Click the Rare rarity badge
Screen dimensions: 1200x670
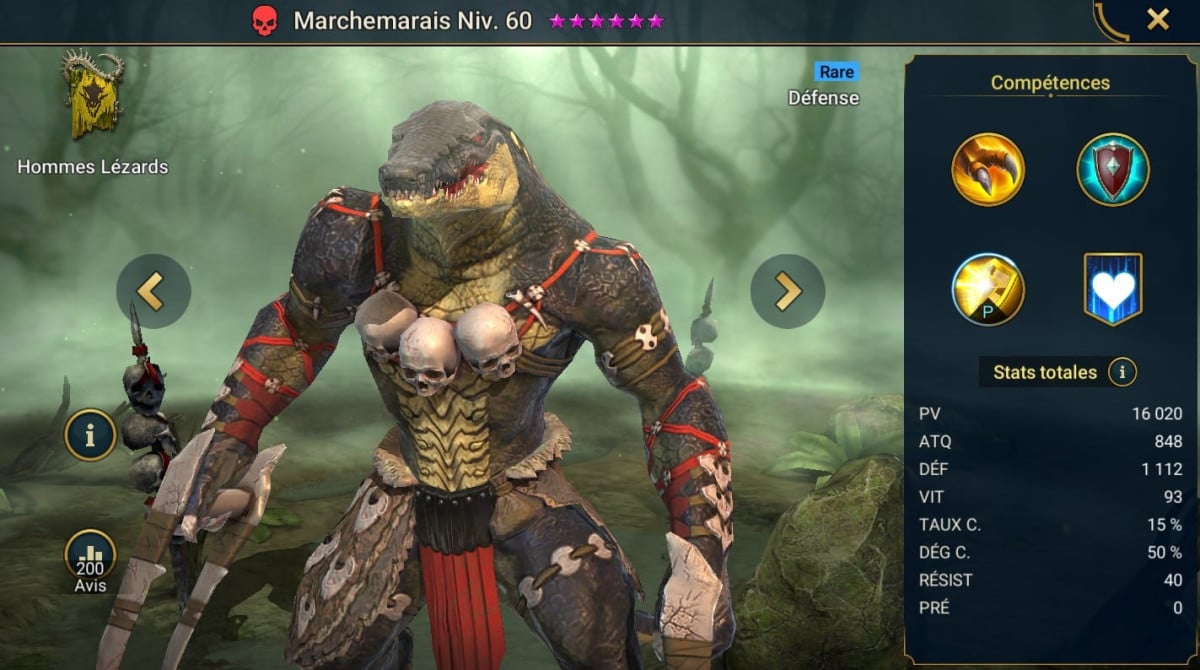(836, 72)
